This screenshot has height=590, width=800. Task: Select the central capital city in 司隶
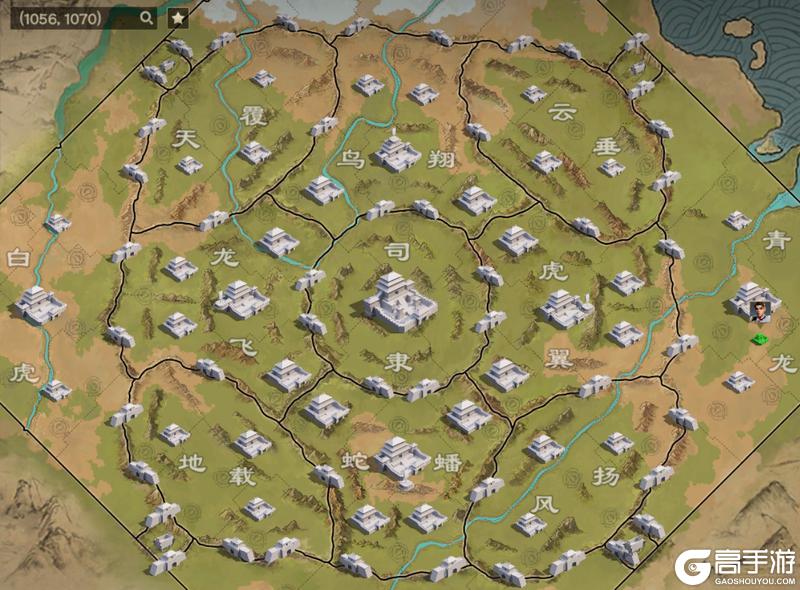(399, 298)
